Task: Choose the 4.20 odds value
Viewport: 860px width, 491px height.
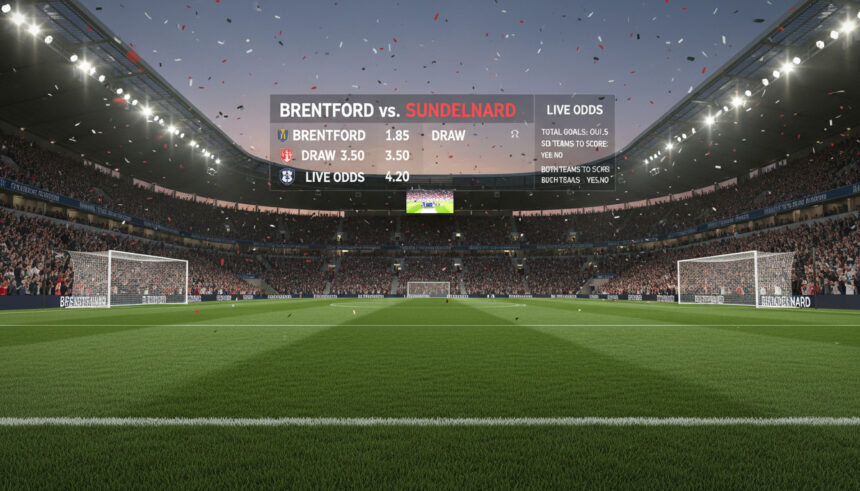Action: coord(397,177)
